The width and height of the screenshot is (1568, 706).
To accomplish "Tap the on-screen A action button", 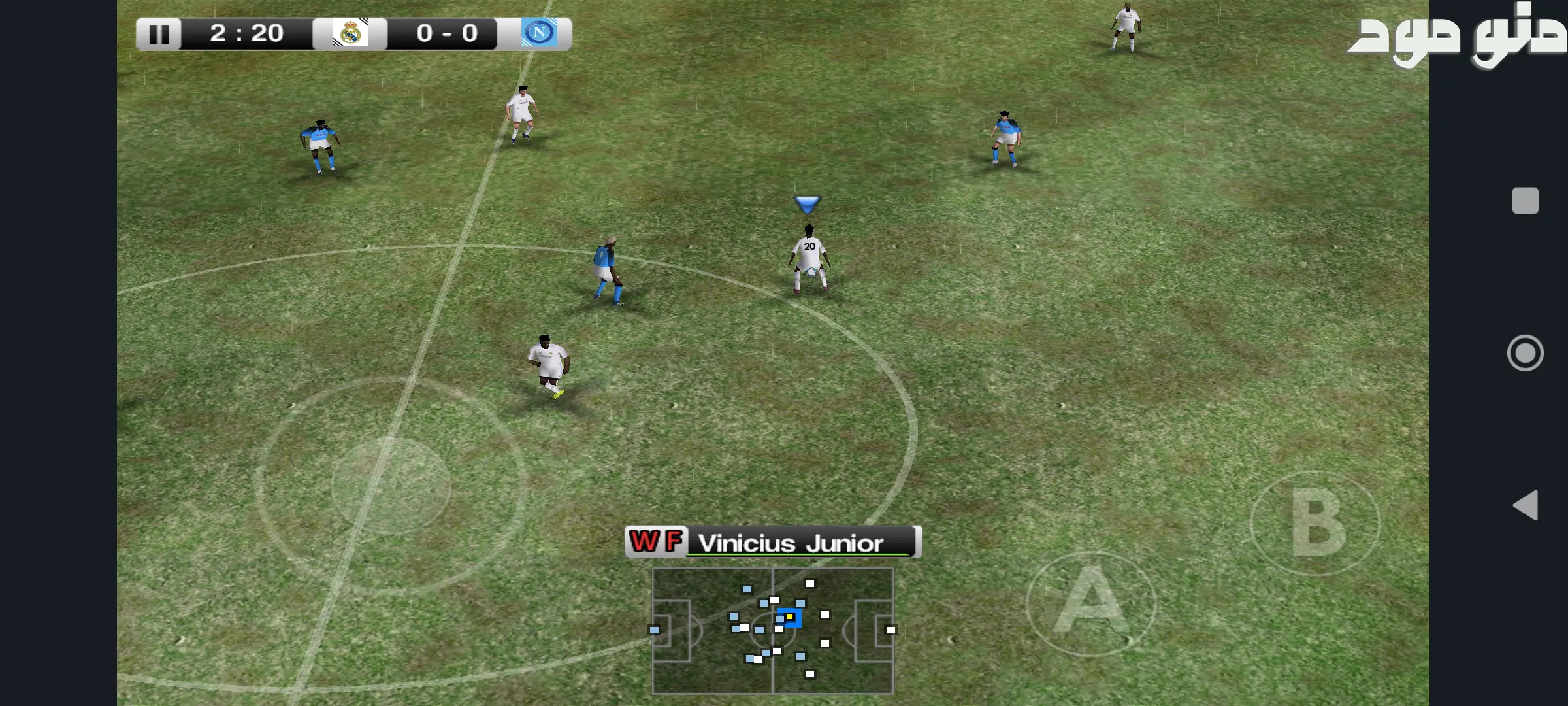I will pos(1090,603).
